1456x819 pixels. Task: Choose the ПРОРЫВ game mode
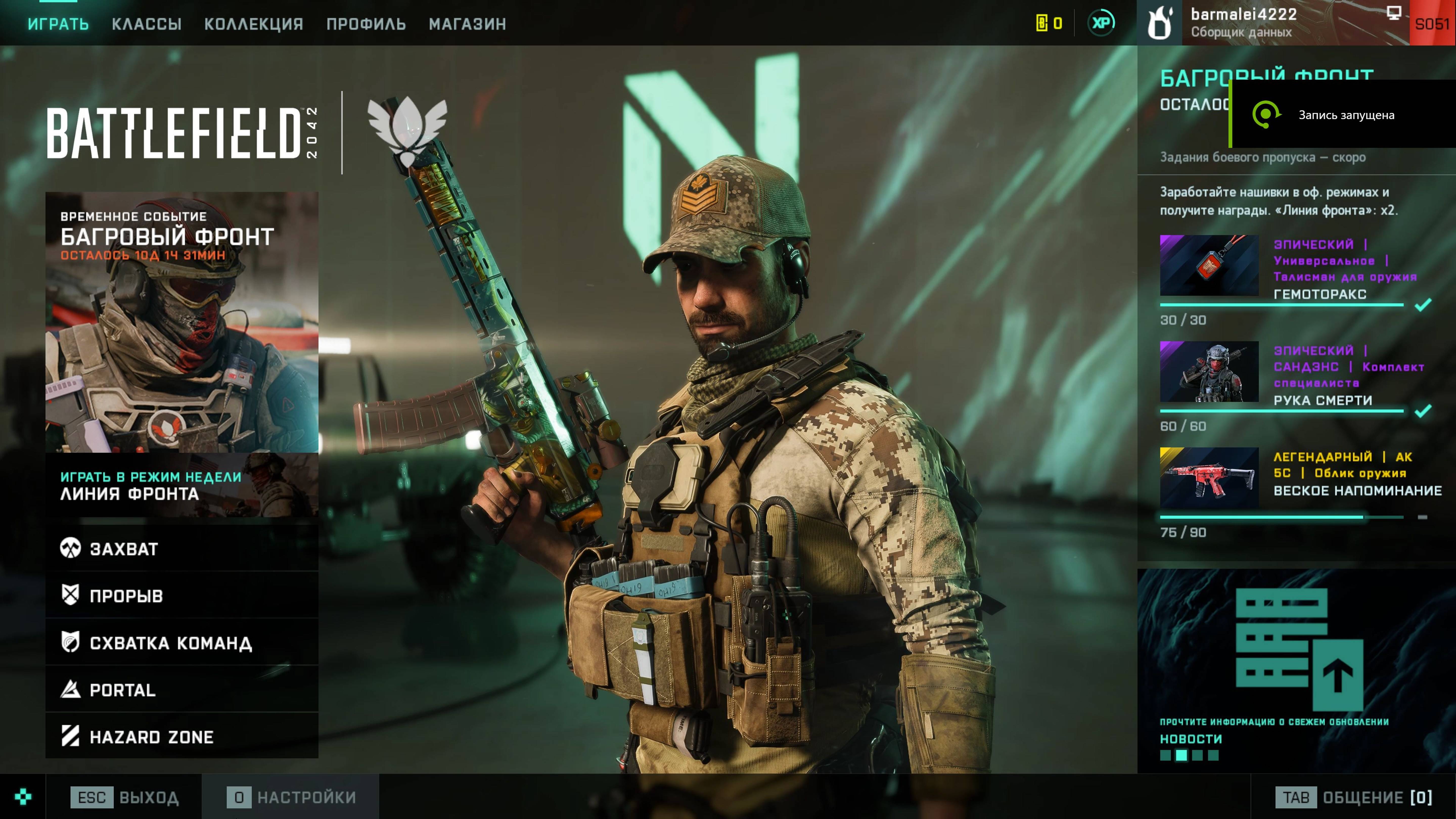coord(181,595)
